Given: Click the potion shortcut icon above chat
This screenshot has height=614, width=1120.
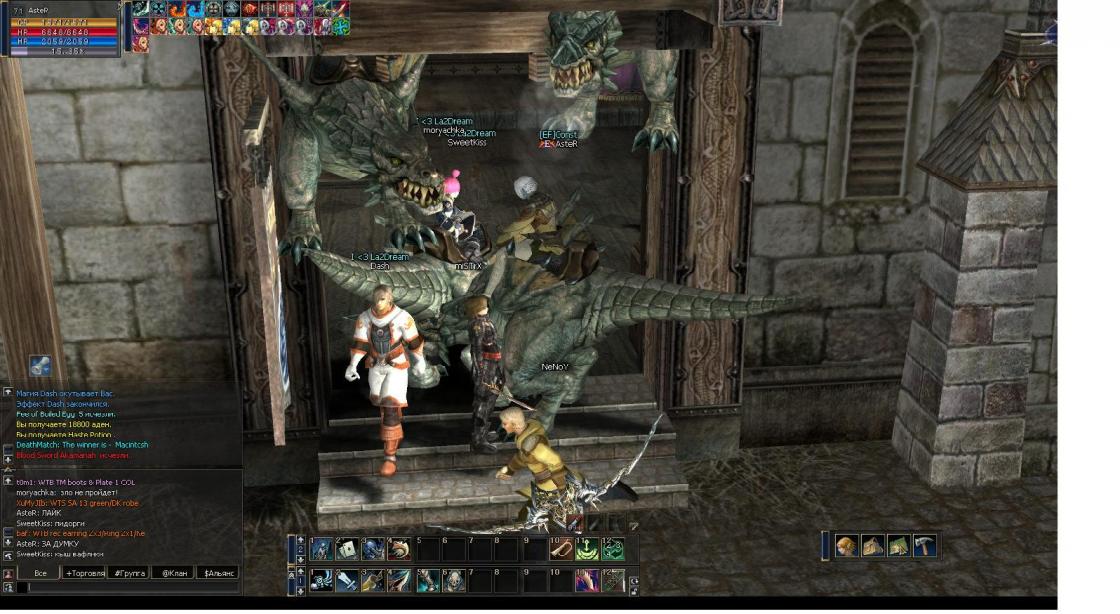Looking at the screenshot, I should 40,365.
